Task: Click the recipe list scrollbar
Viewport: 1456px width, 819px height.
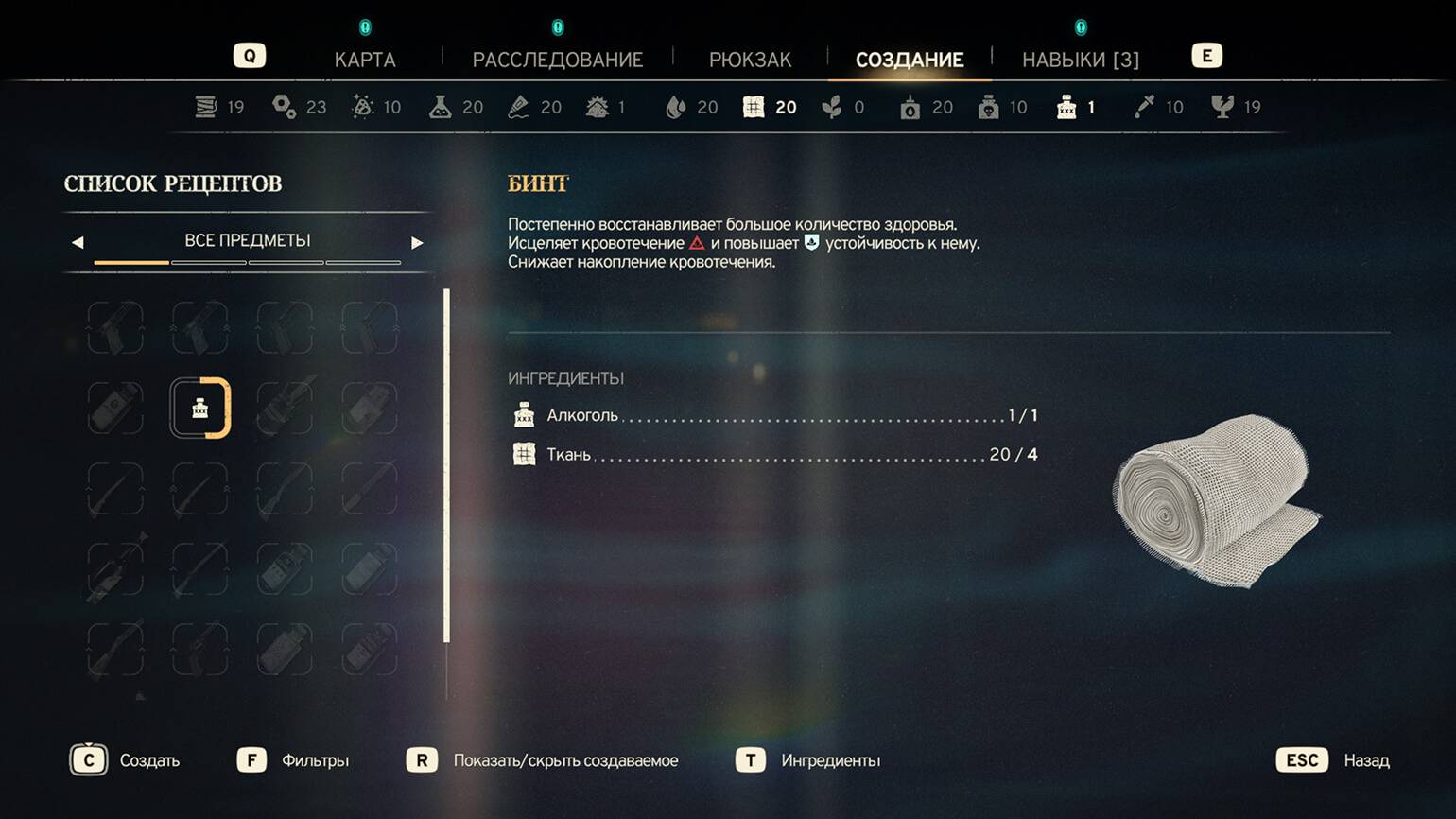Action: [x=446, y=465]
